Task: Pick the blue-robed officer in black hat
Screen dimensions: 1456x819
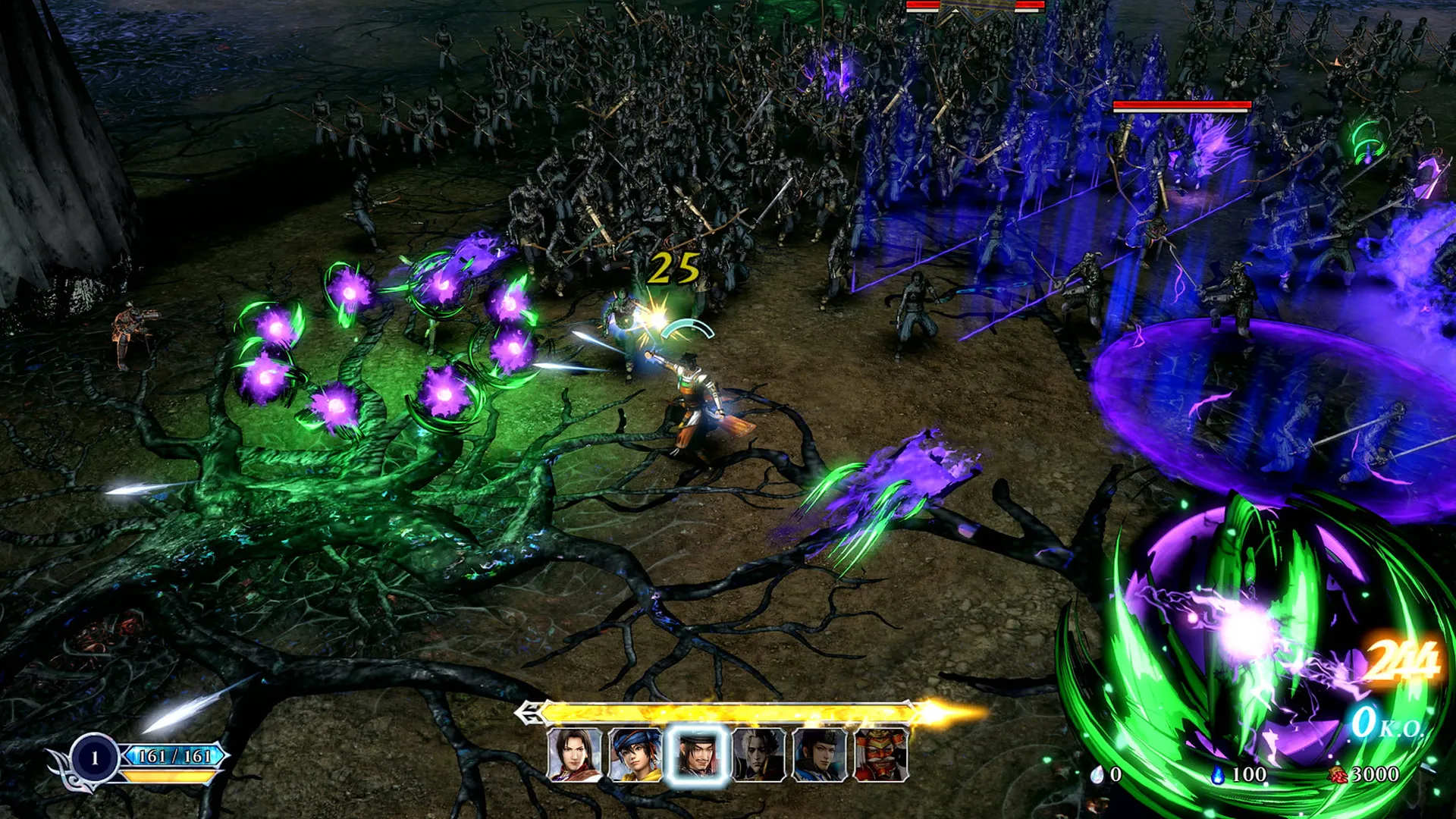Action: pyautogui.click(x=819, y=755)
